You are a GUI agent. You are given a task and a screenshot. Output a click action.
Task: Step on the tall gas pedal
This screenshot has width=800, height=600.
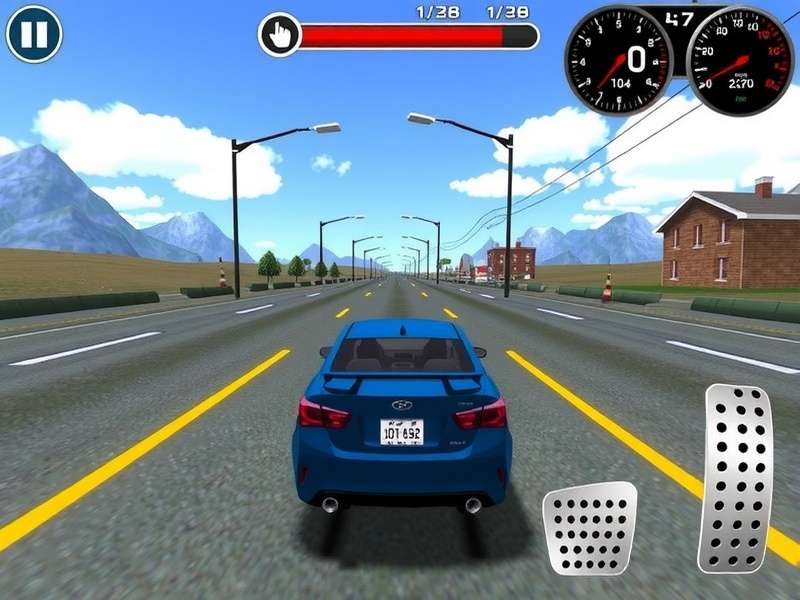pos(735,478)
